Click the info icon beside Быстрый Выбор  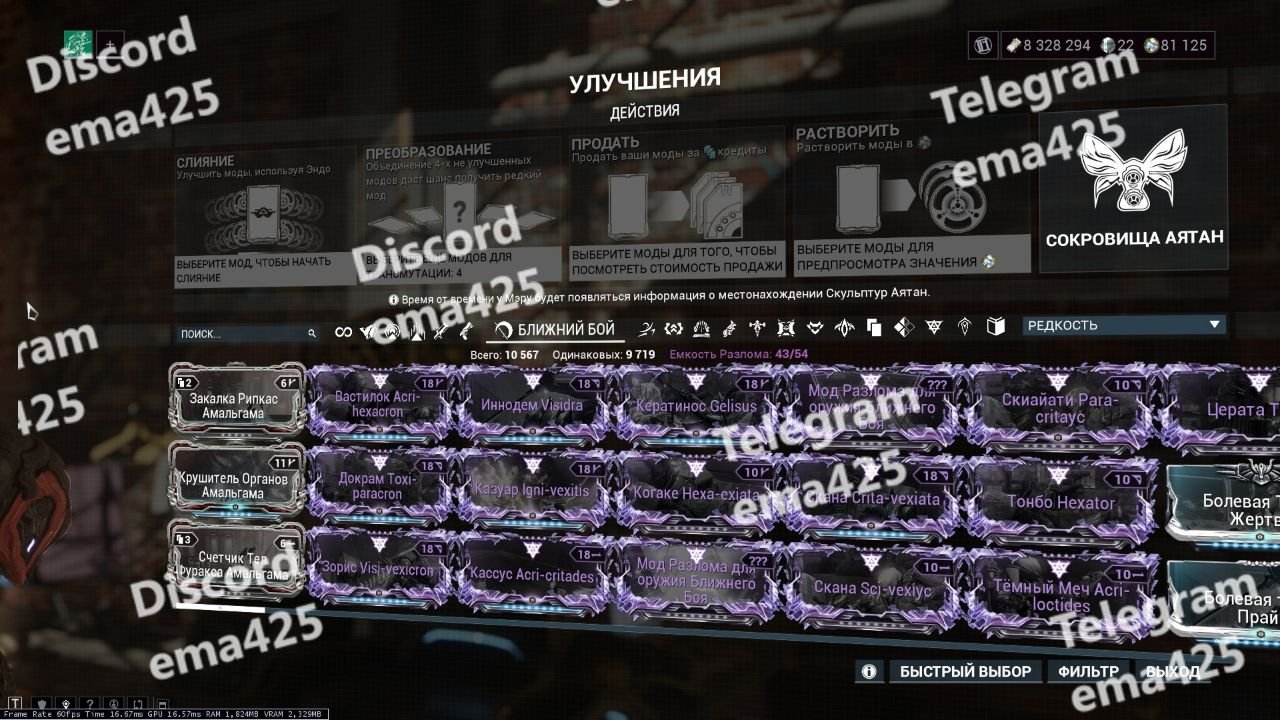(870, 671)
